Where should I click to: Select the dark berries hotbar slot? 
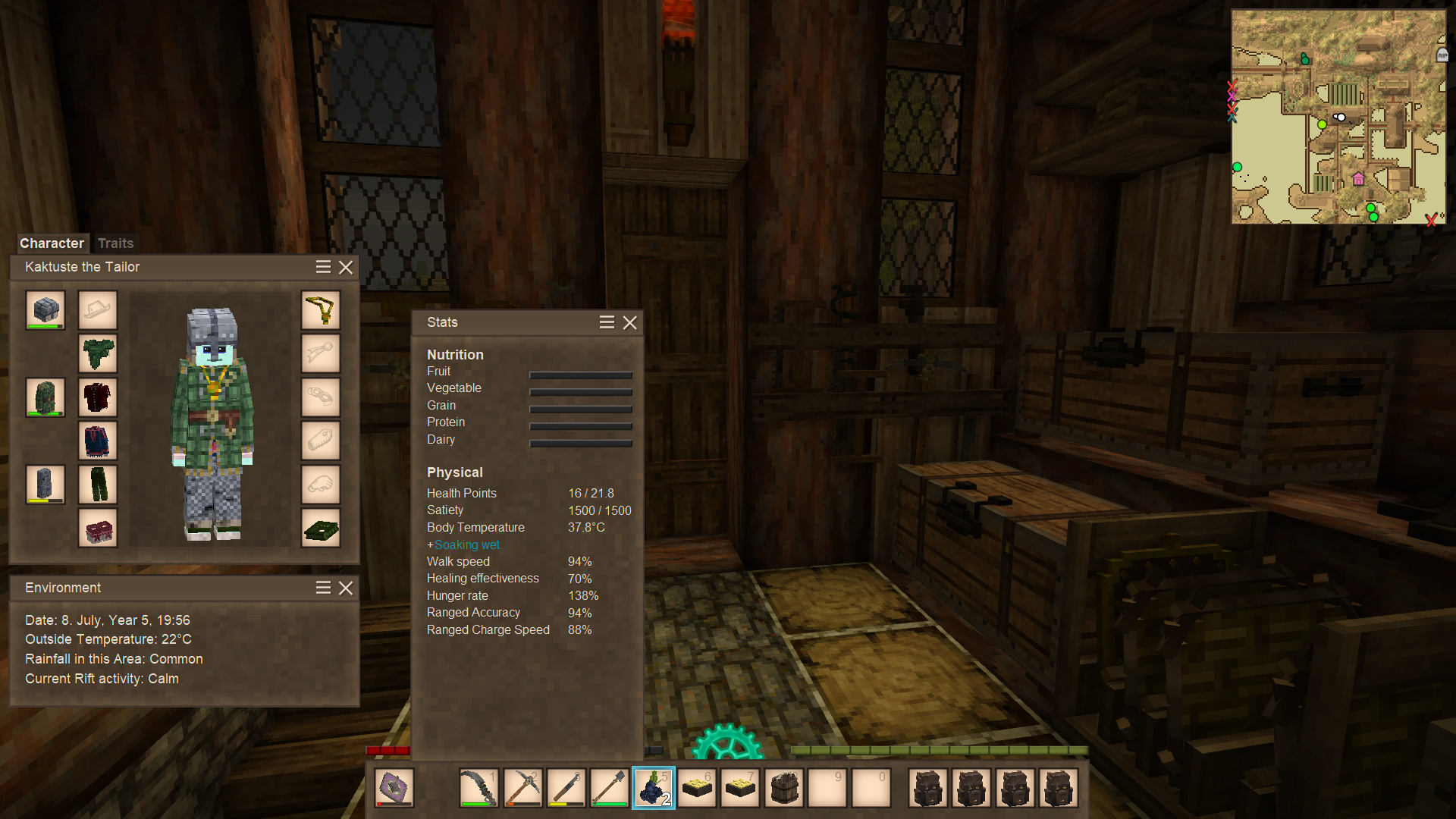click(653, 788)
